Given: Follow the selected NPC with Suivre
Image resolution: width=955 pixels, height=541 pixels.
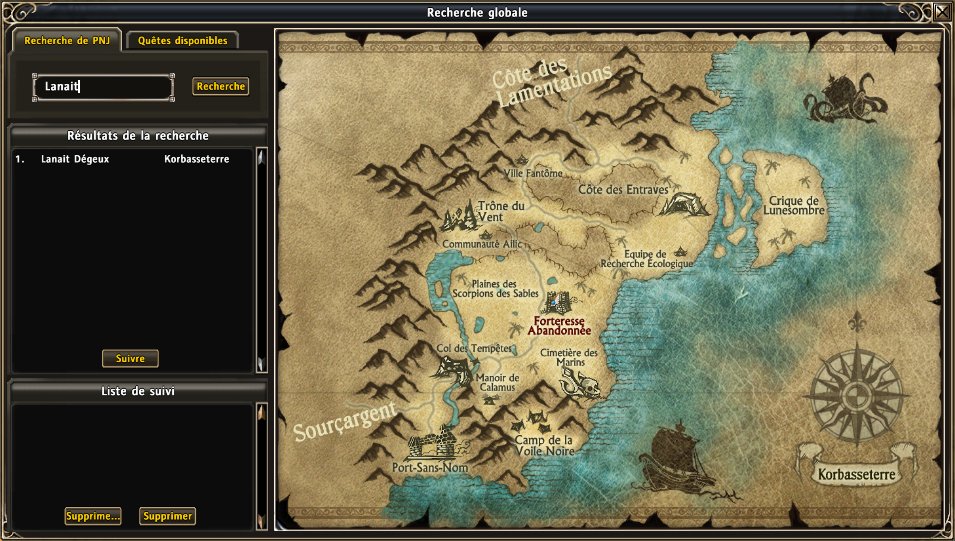Looking at the screenshot, I should [130, 358].
